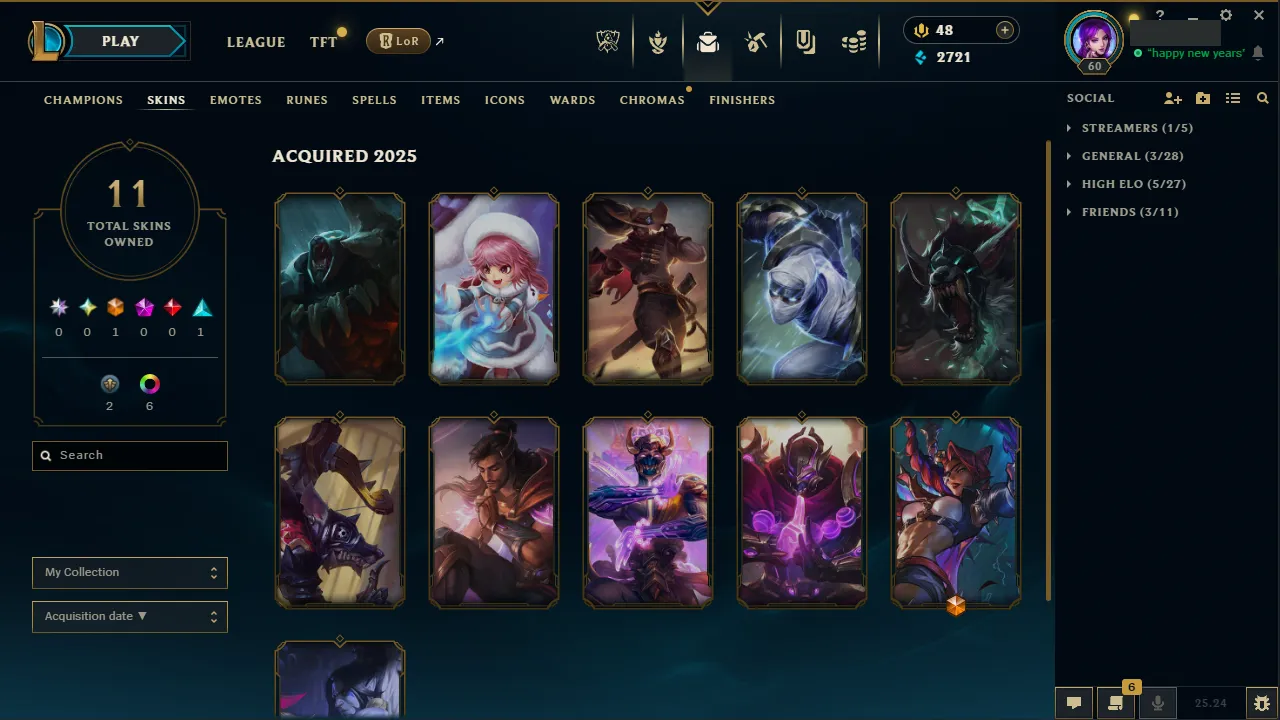Open the Clash tournament icon
The height and width of the screenshot is (720, 1280).
tap(657, 41)
